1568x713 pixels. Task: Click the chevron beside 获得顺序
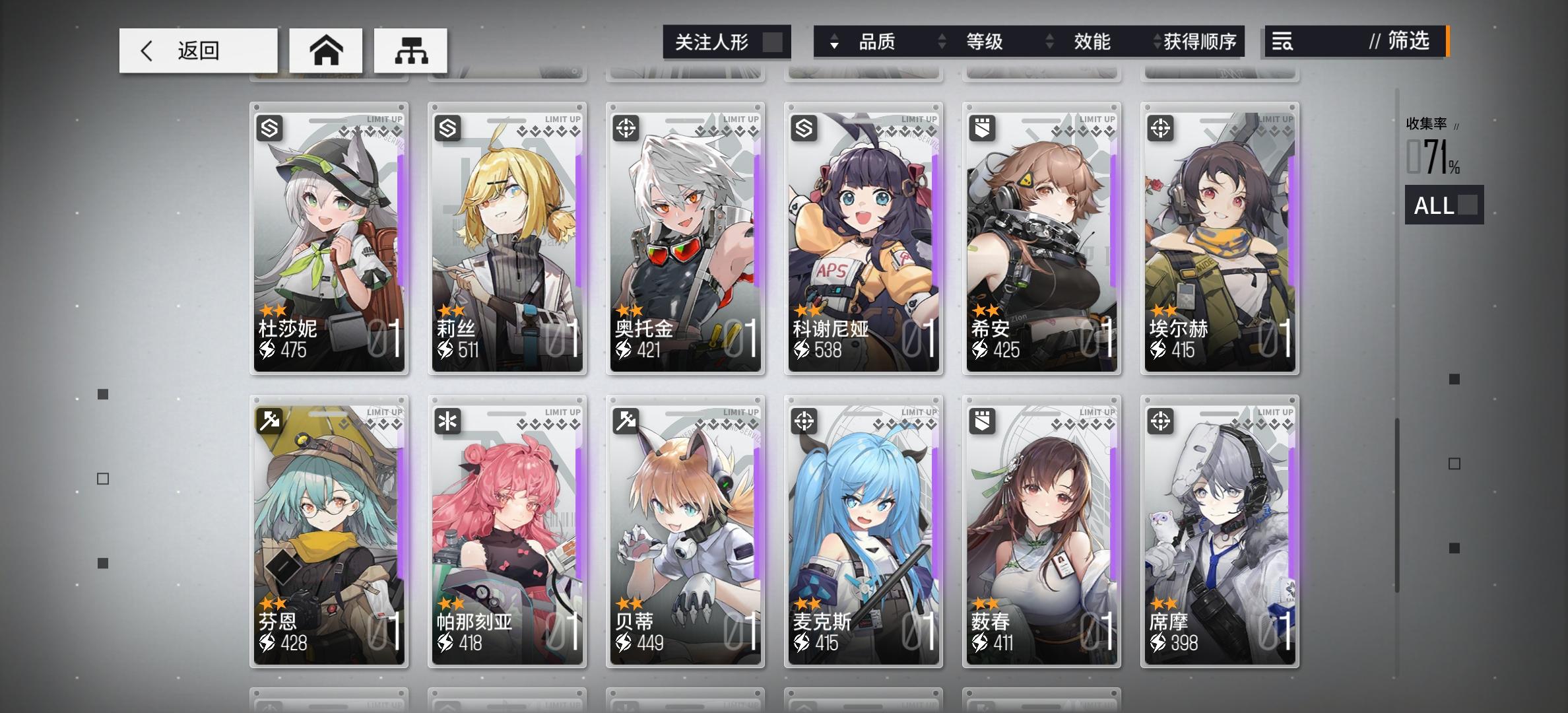(1156, 42)
